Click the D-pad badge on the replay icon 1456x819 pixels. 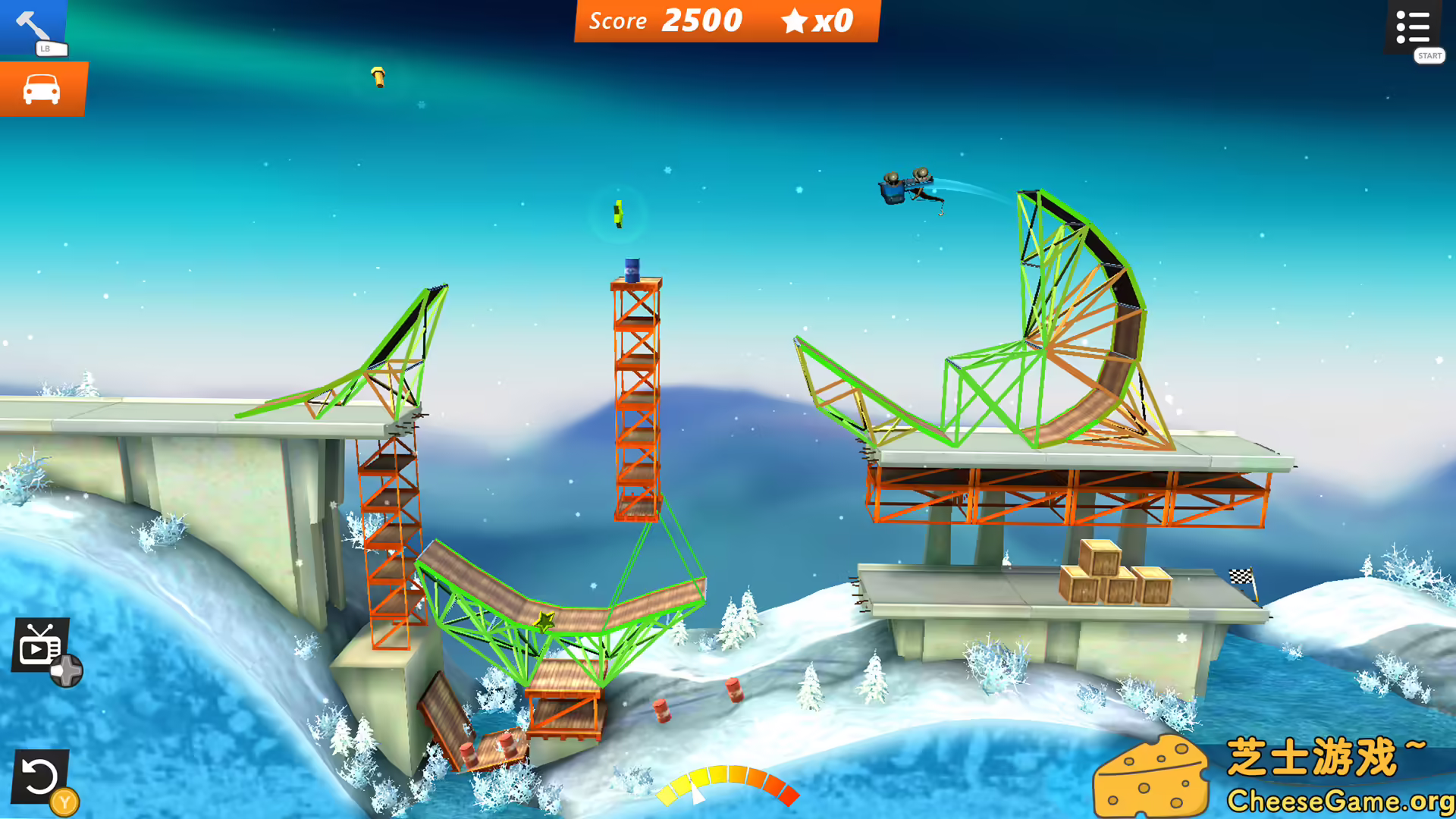[x=67, y=670]
